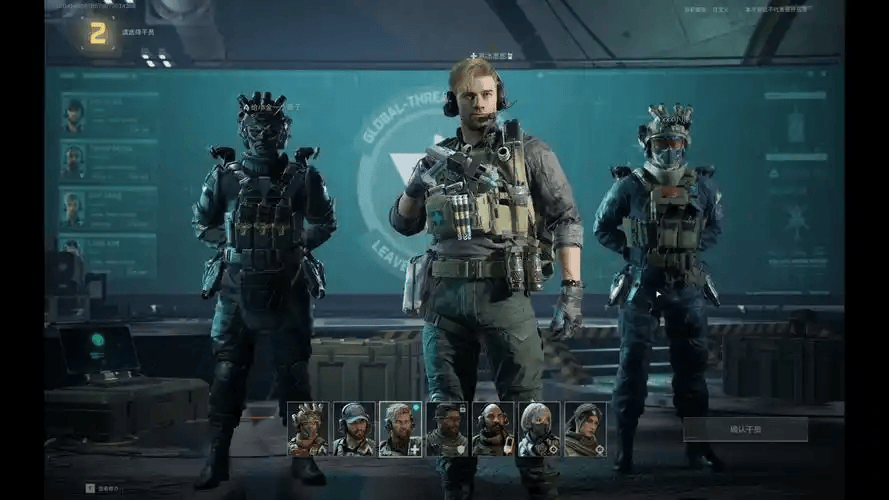Viewport: 889px width, 500px height.
Task: Confirm the operator selection button
Action: (745, 429)
